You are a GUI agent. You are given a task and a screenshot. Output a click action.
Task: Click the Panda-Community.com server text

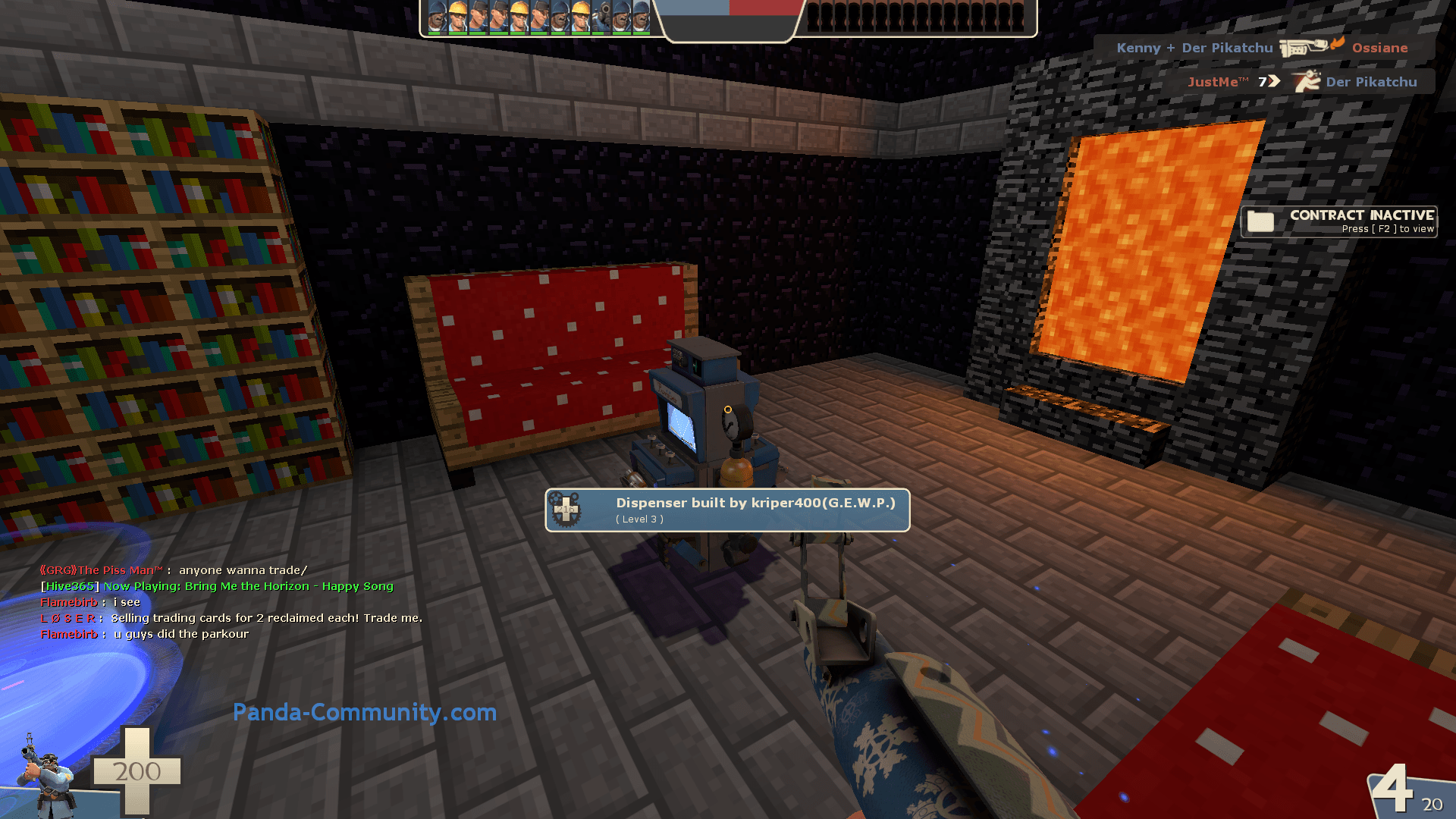364,712
